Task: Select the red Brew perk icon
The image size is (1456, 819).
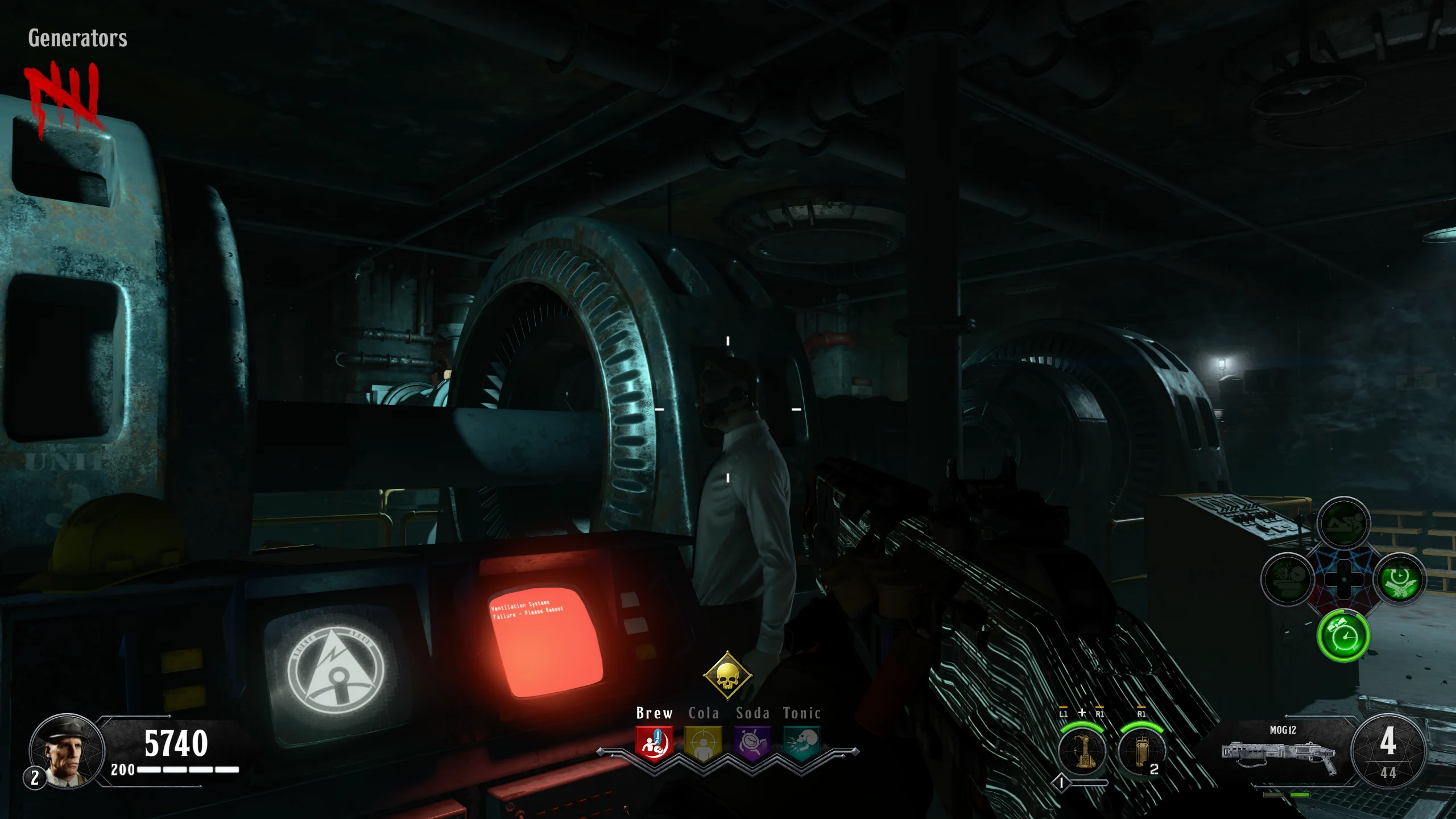Action: point(654,743)
